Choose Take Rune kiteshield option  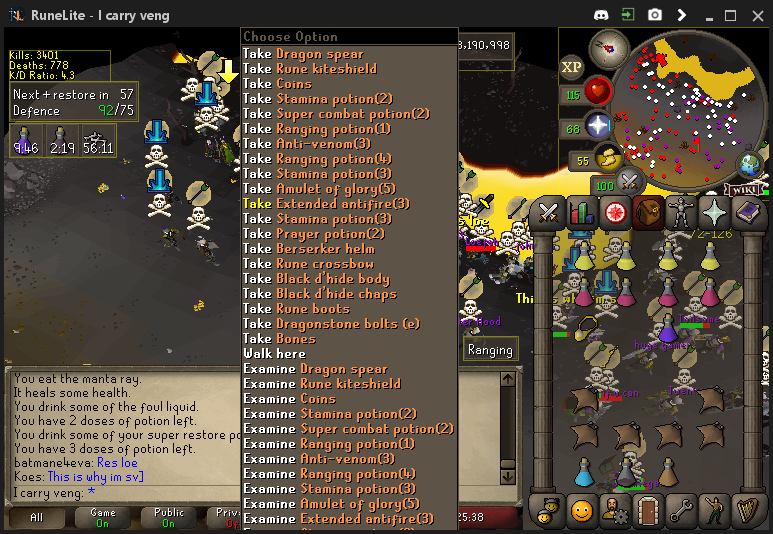tap(310, 69)
